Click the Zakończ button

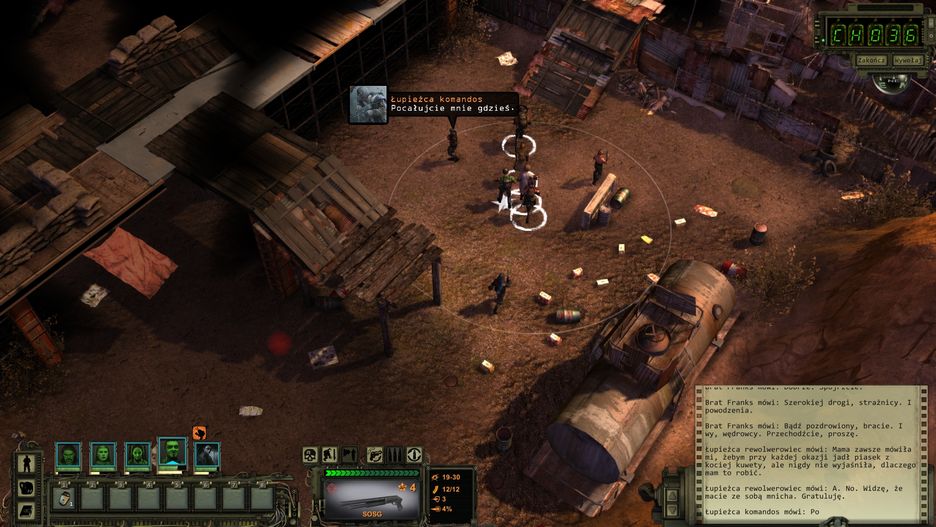871,60
